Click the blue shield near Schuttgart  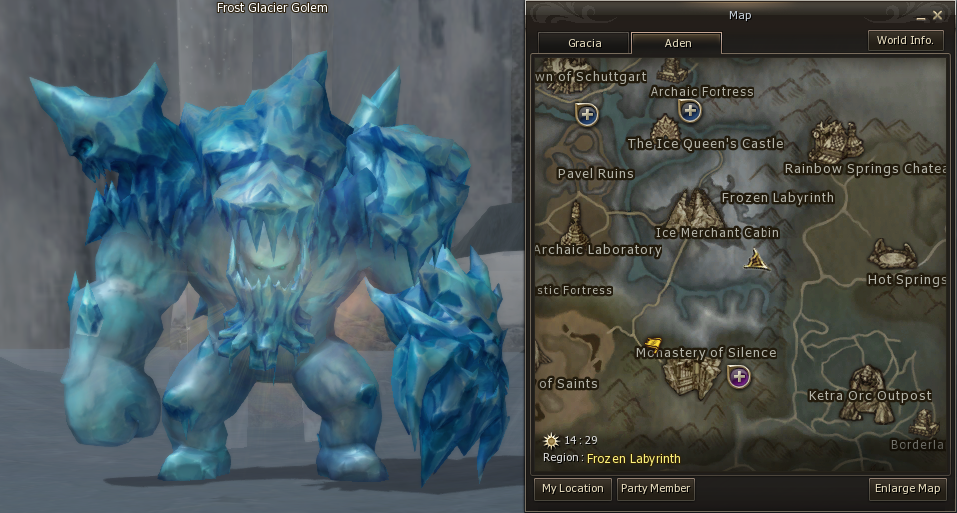point(586,114)
